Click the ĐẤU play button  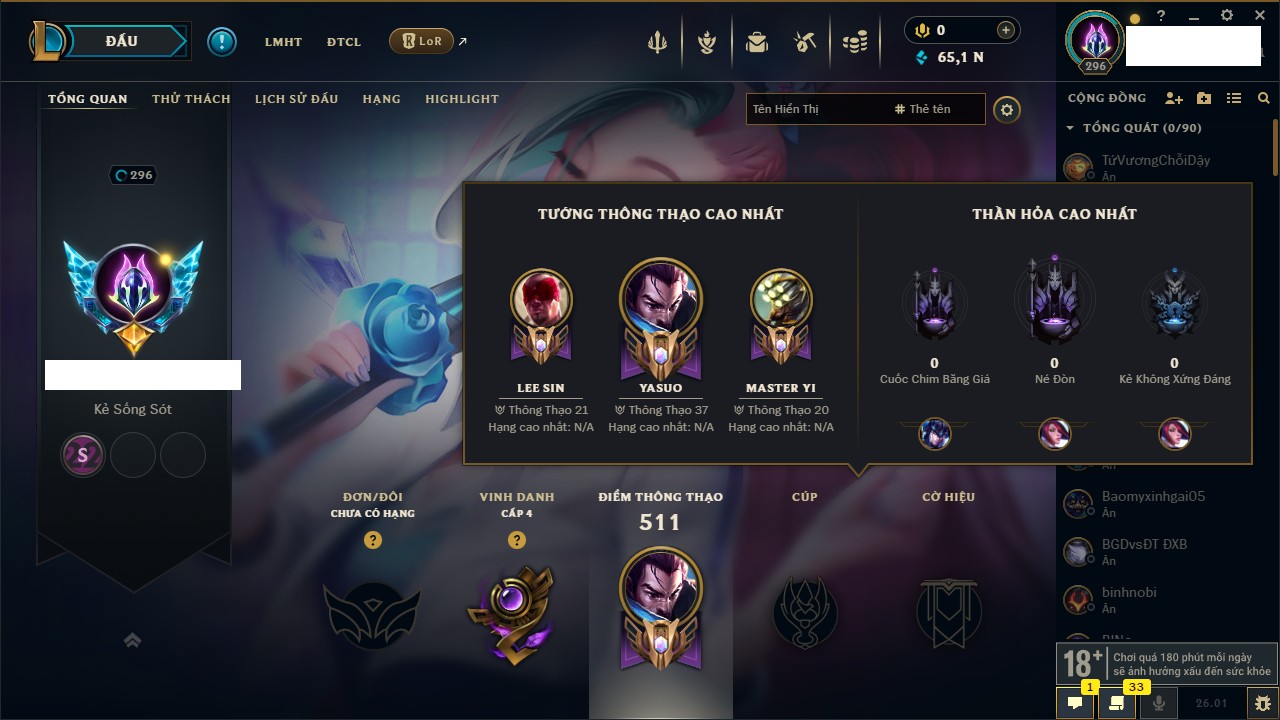[x=122, y=41]
